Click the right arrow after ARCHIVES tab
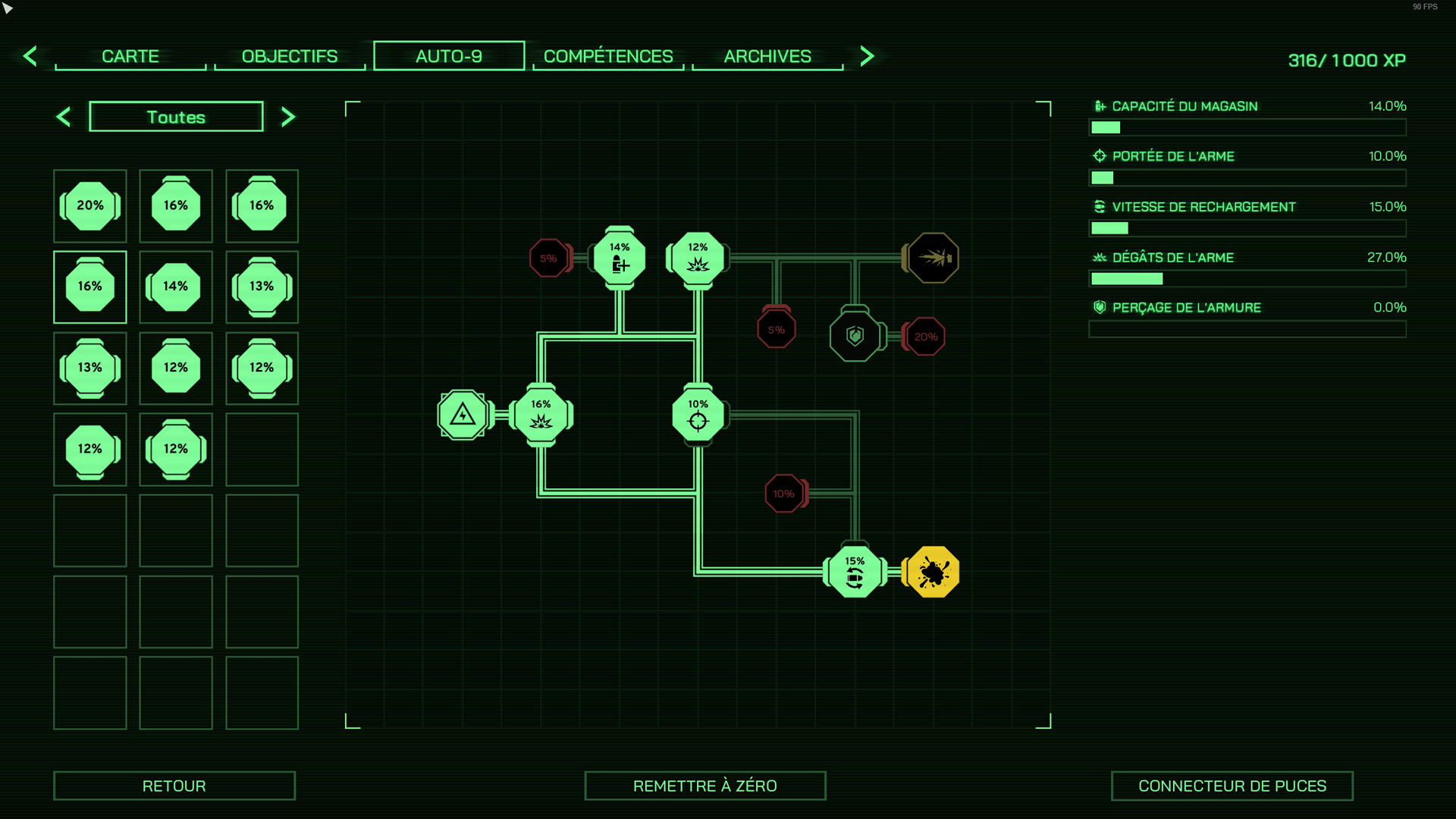The height and width of the screenshot is (819, 1456). (x=868, y=56)
